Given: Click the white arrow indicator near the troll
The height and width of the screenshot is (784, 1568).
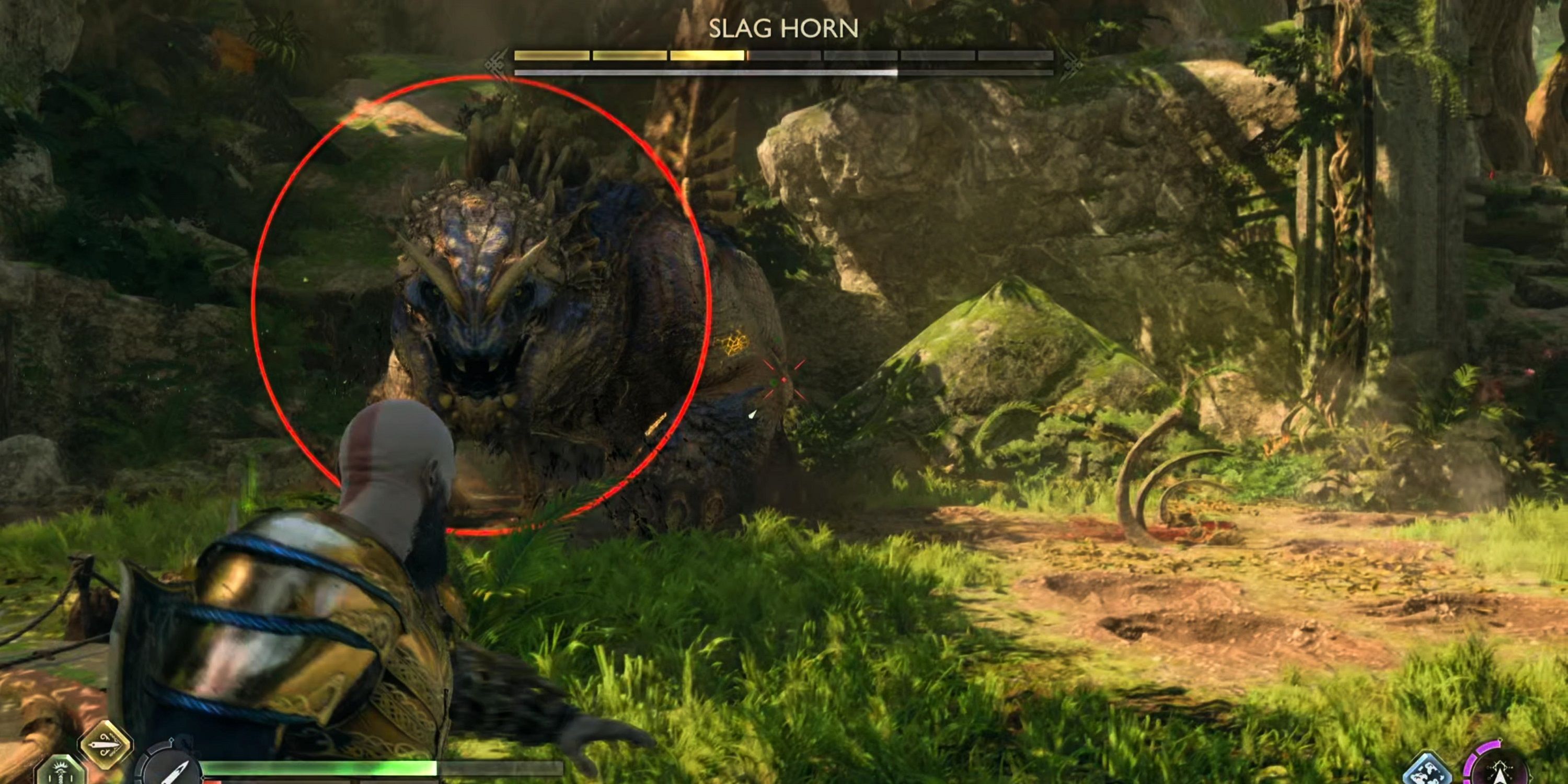Looking at the screenshot, I should pyautogui.click(x=753, y=416).
